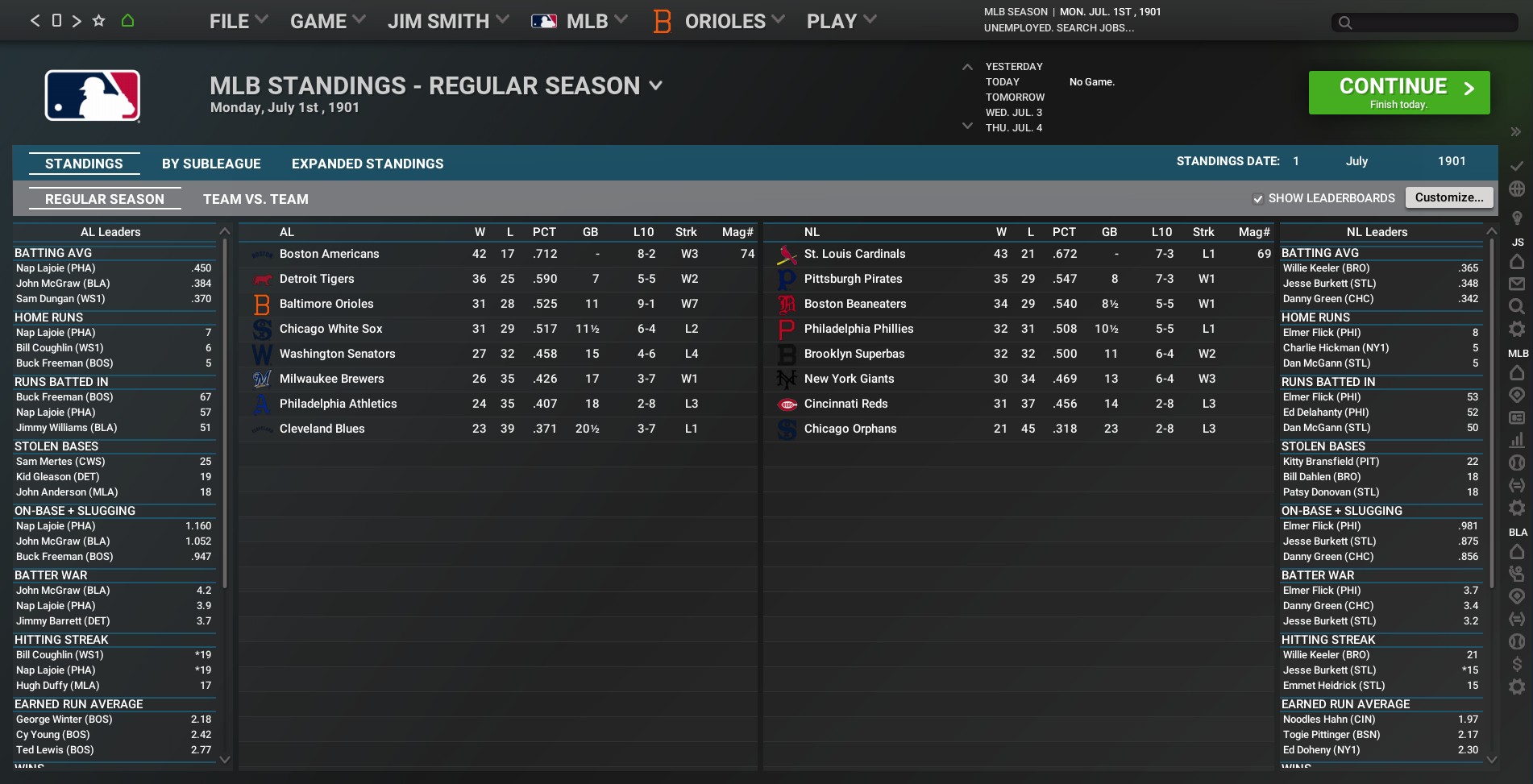This screenshot has width=1533, height=784.
Task: Open the JIM SMITH manager menu
Action: (x=447, y=21)
